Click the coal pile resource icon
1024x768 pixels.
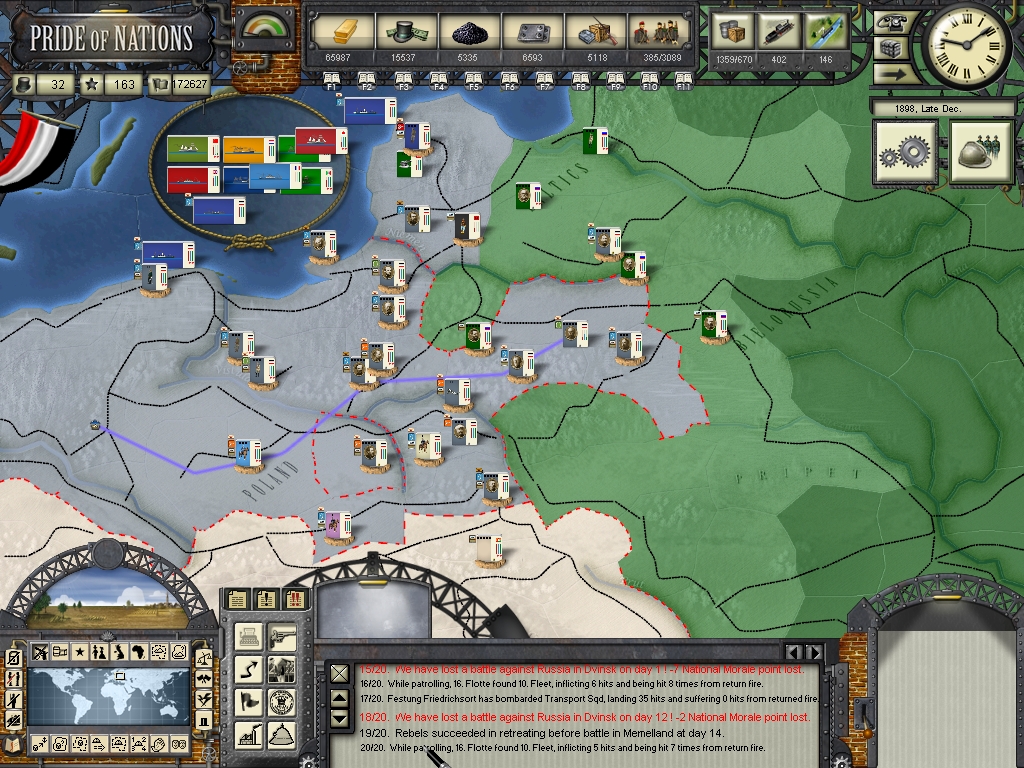point(467,33)
